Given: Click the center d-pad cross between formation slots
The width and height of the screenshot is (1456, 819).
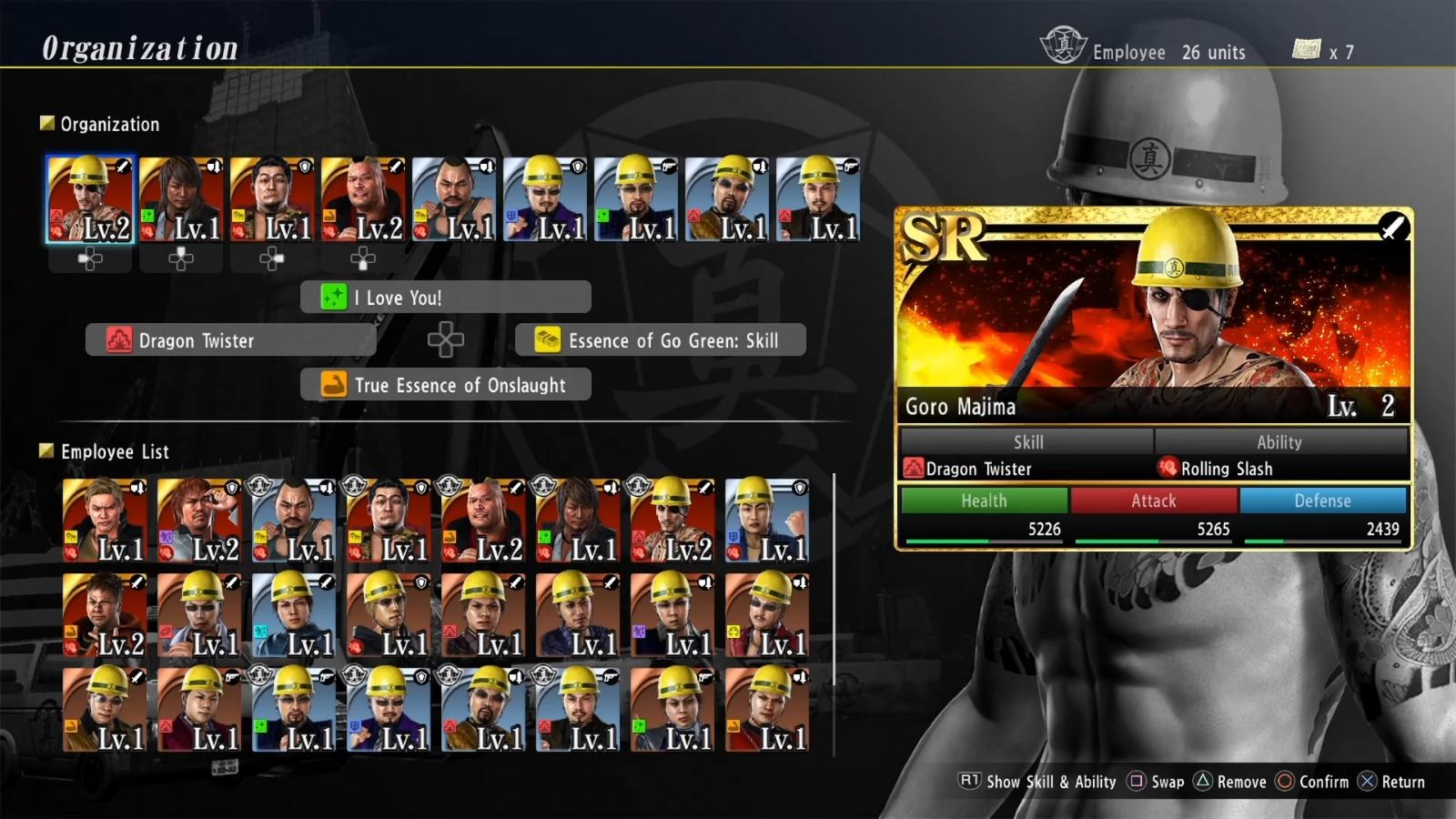Looking at the screenshot, I should (445, 339).
